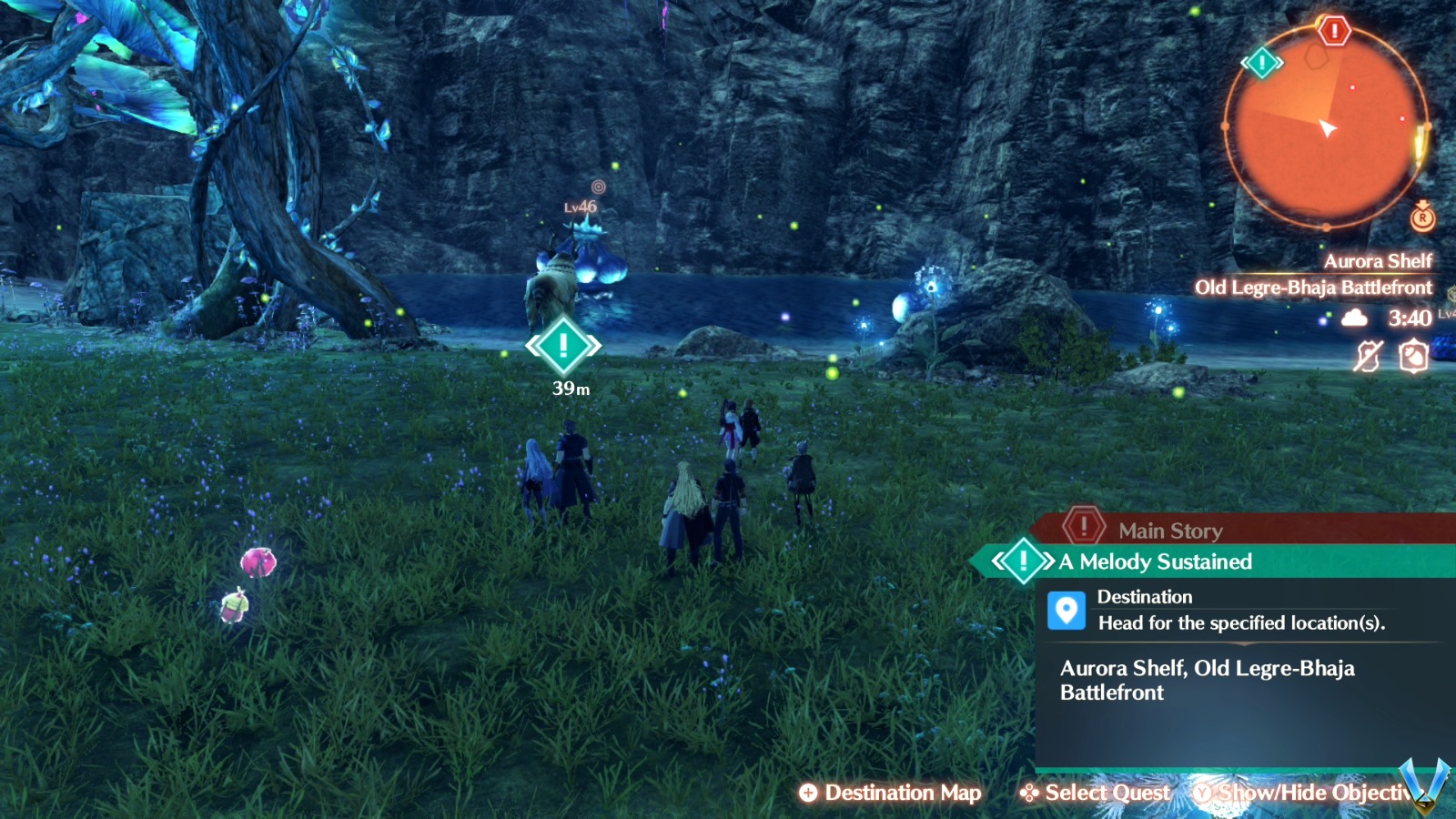The image size is (1456, 819).
Task: Click the cloud weather icon under location name
Action: pos(1354,318)
